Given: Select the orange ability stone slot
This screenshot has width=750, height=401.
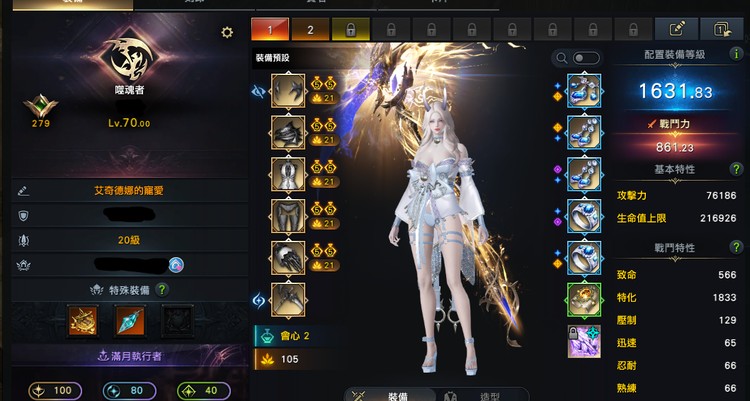Looking at the screenshot, I should pos(585,299).
